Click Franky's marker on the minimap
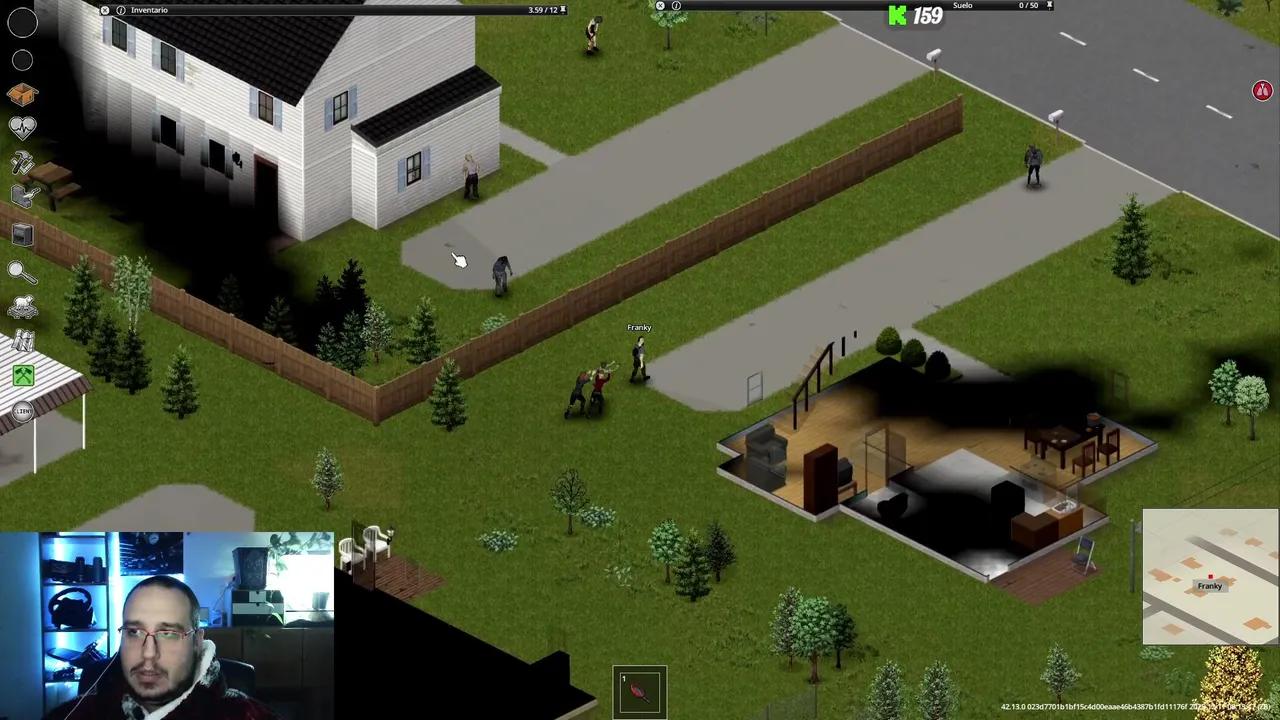The image size is (1280, 720). [1210, 576]
